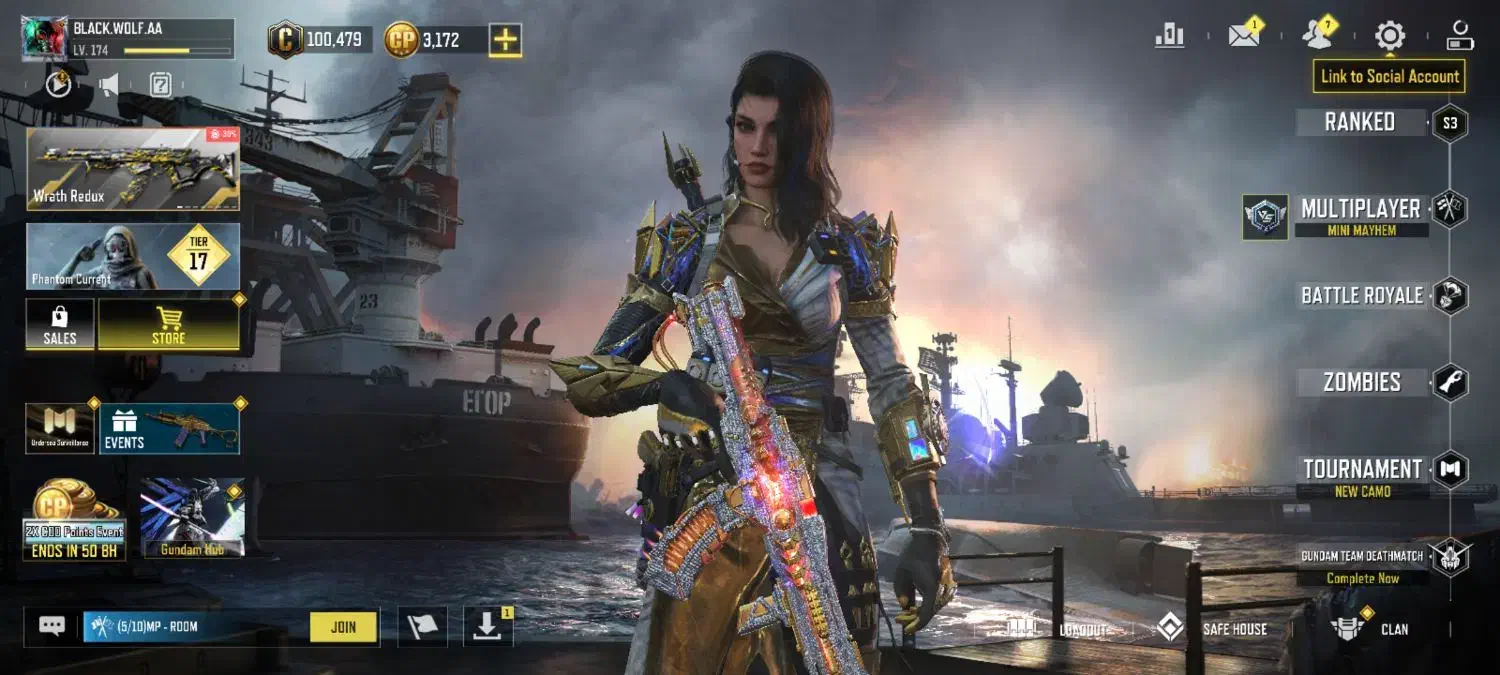Open the Phantom Current battle pass
The image size is (1500, 675).
[133, 256]
